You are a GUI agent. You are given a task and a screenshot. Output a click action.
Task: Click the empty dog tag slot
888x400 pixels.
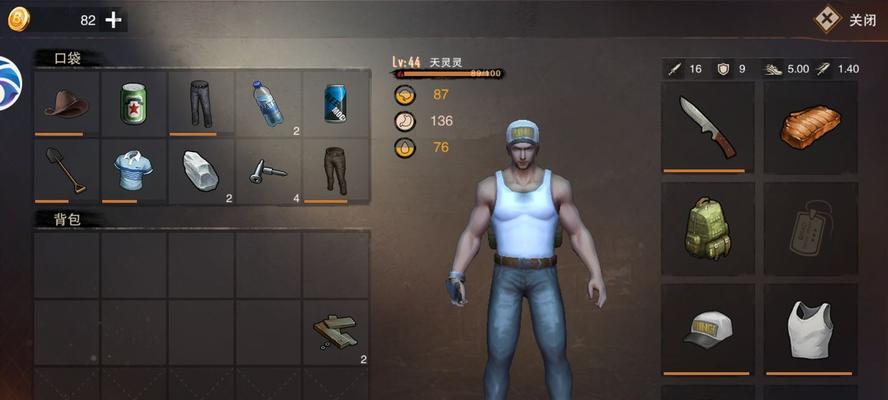click(x=811, y=228)
